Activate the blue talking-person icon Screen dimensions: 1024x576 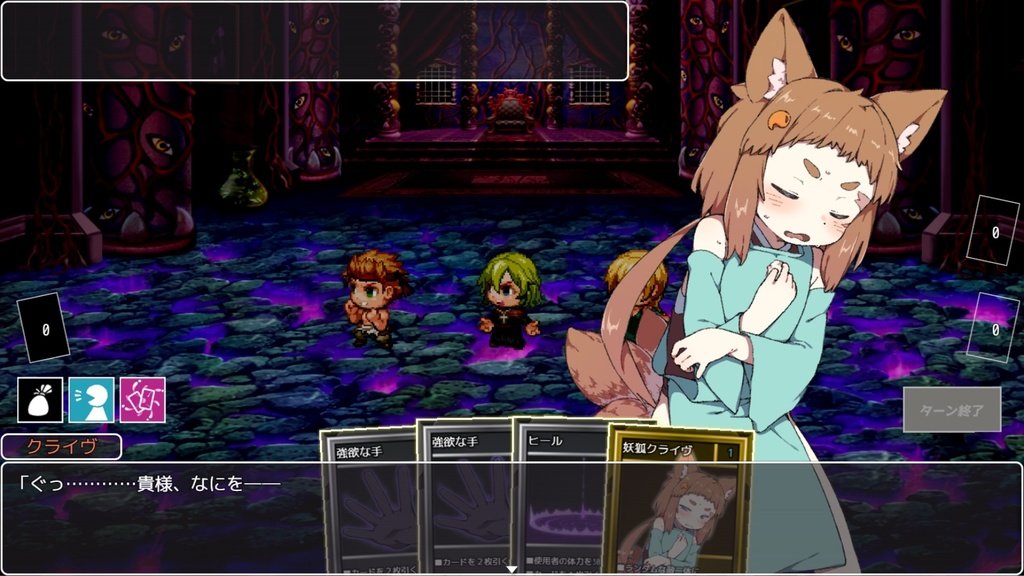point(91,400)
